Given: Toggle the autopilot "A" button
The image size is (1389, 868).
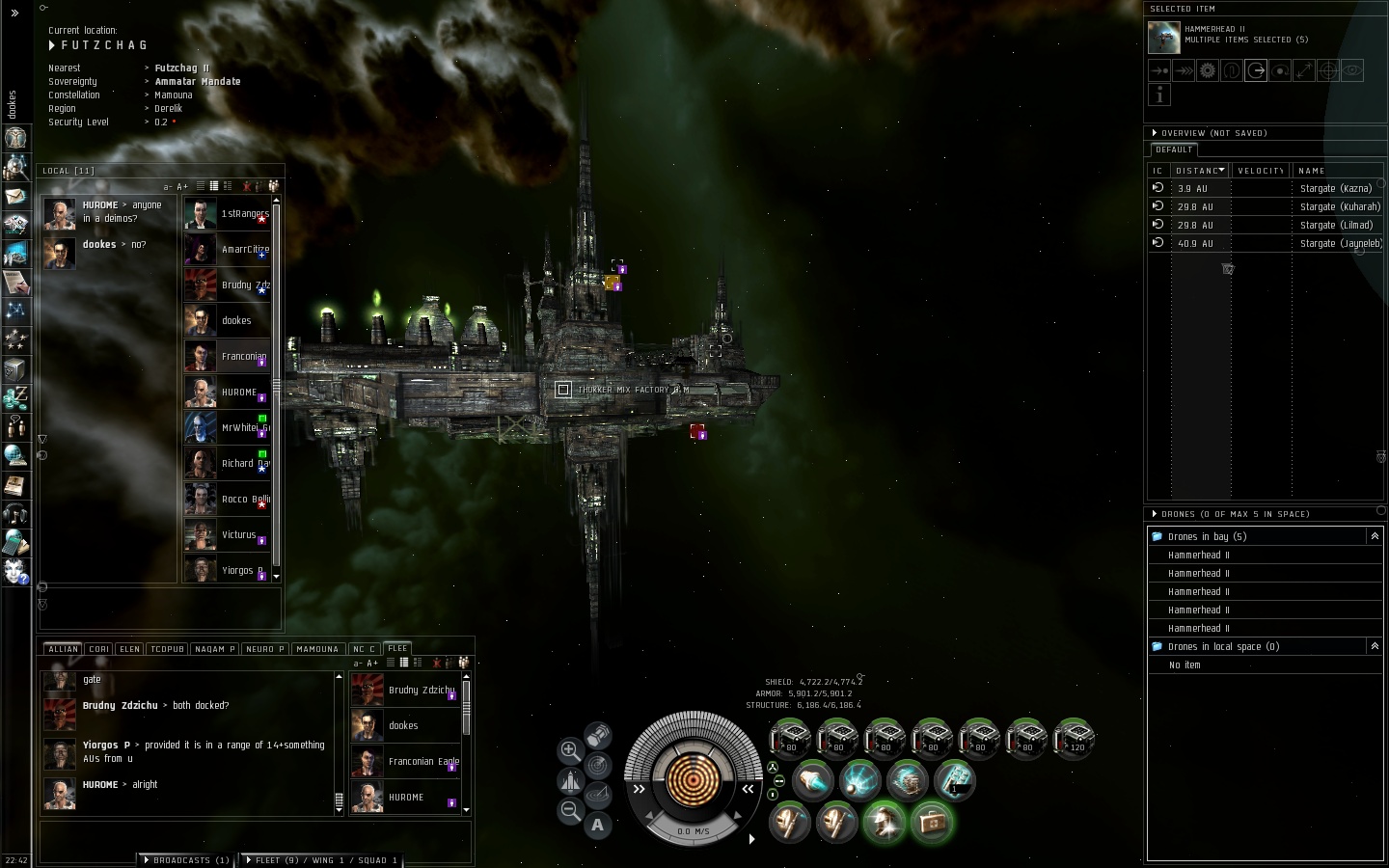Looking at the screenshot, I should coord(598,825).
